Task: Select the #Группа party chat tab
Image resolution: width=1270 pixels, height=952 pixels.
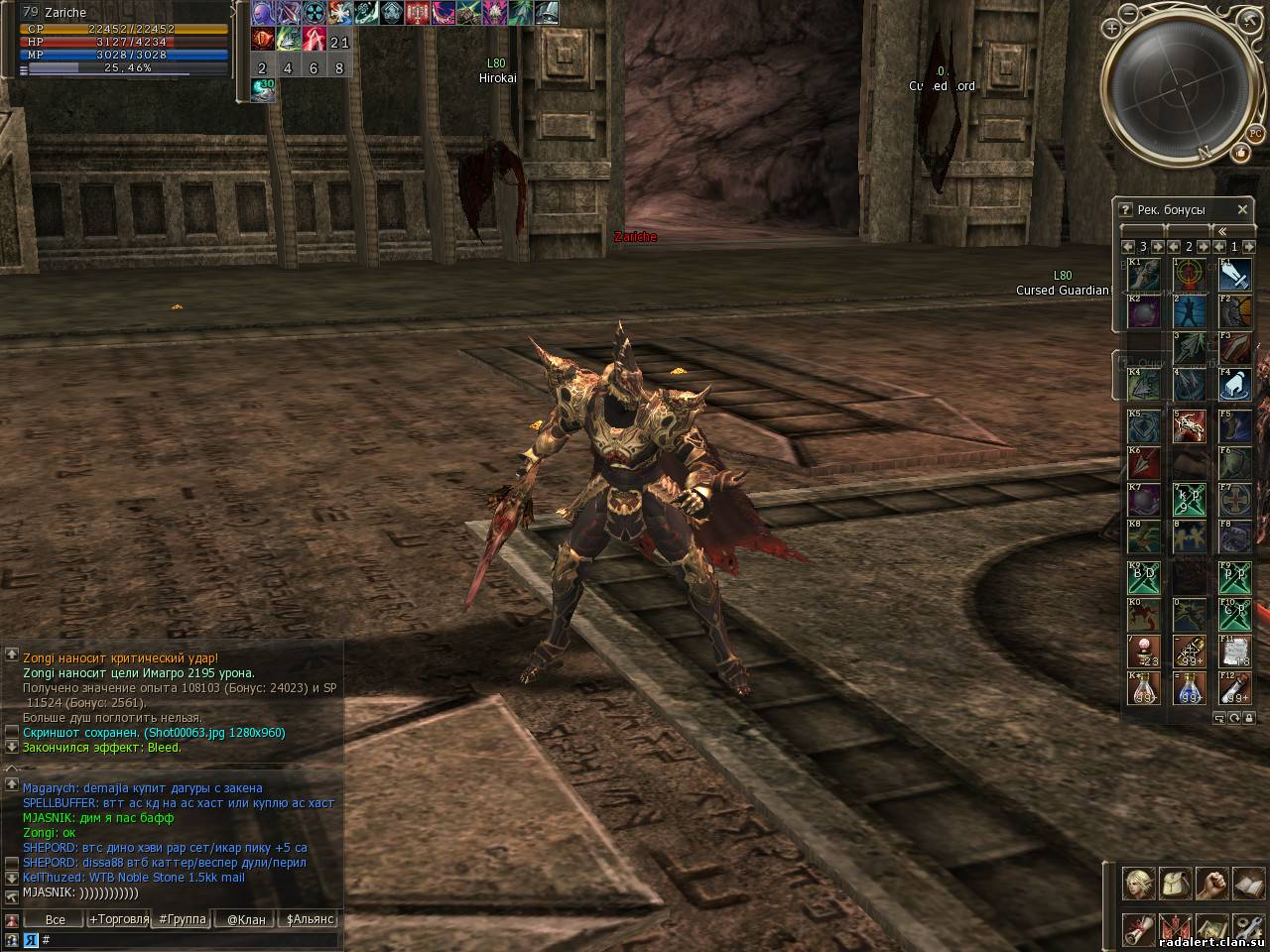Action: pyautogui.click(x=183, y=919)
